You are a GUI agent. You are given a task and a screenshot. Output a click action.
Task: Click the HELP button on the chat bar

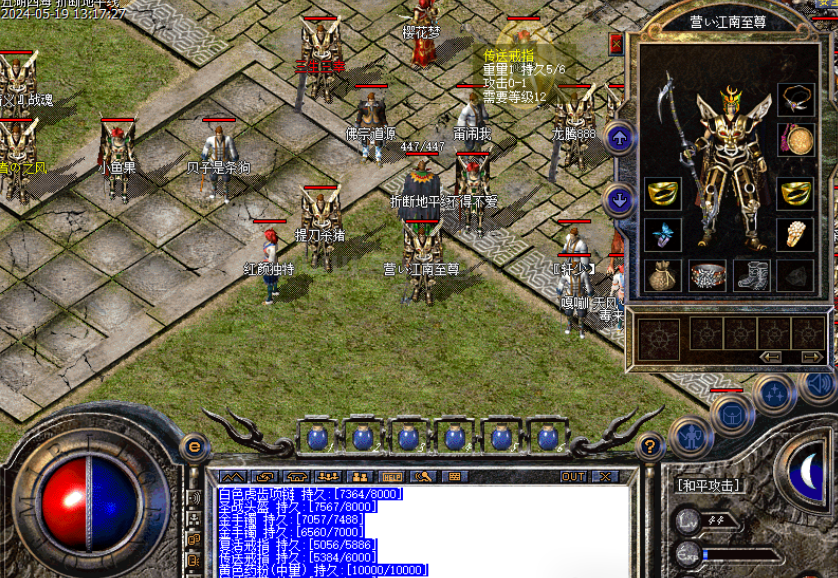click(392, 477)
